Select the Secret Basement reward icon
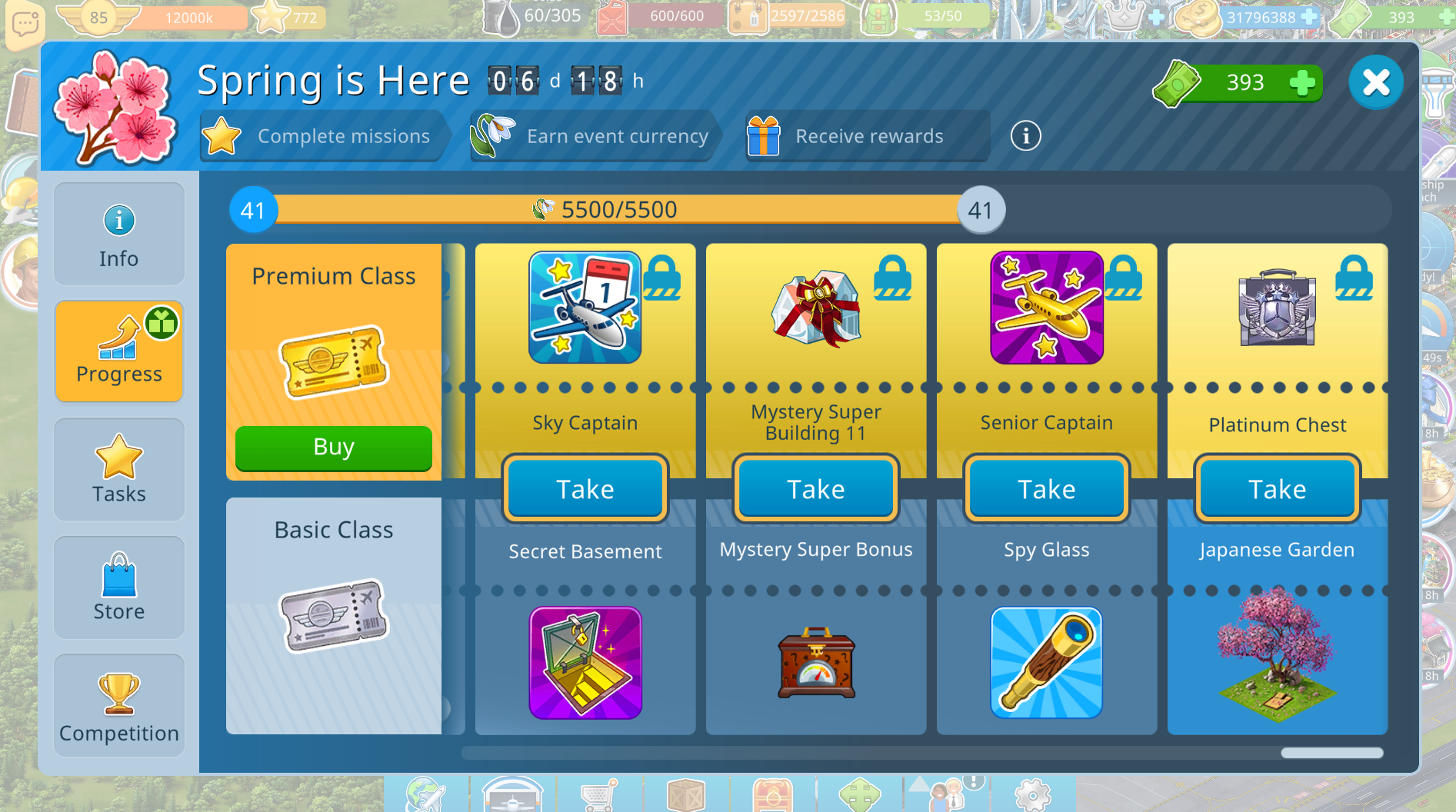 click(x=585, y=663)
